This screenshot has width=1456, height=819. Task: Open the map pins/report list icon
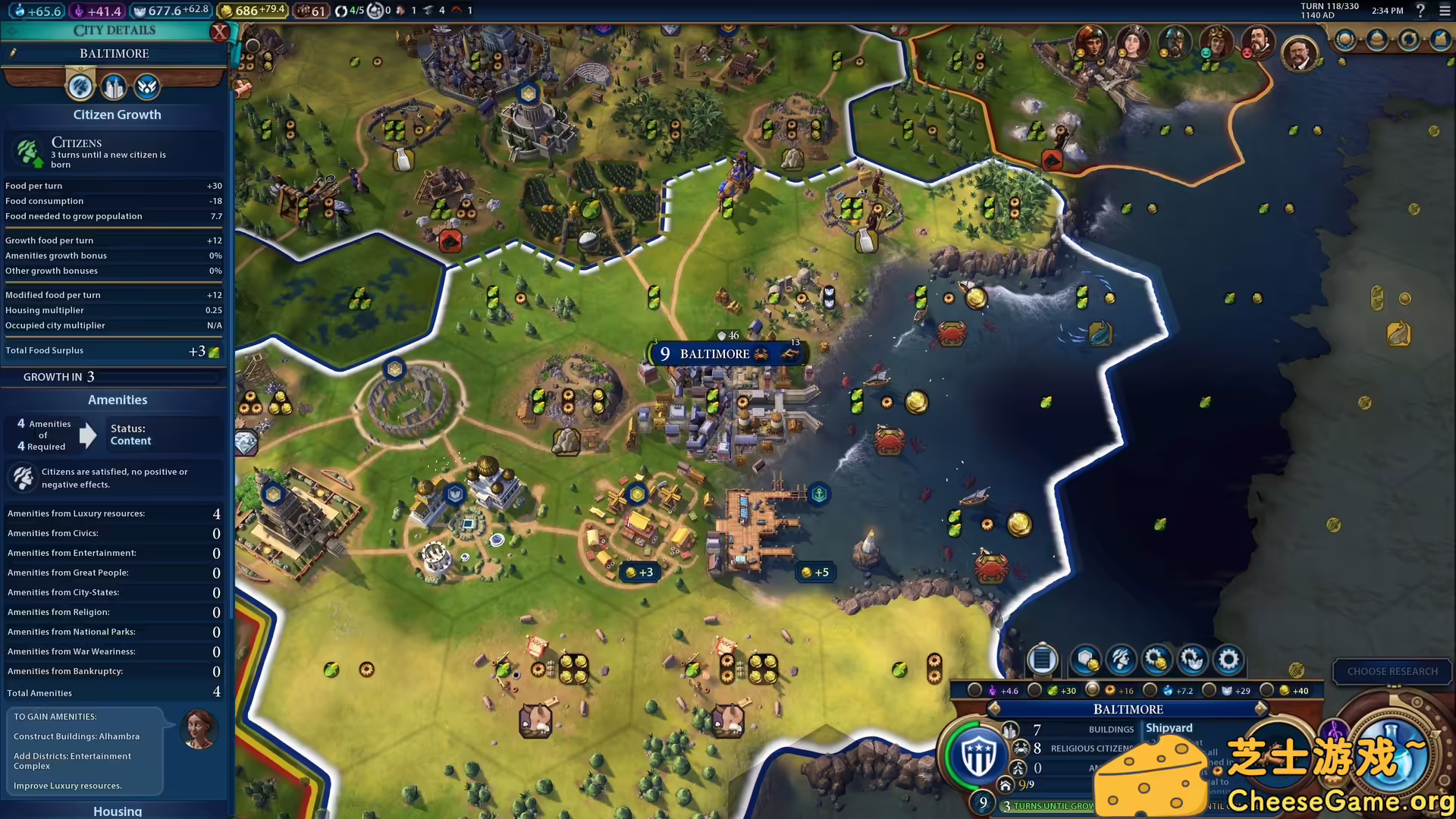click(x=1043, y=661)
